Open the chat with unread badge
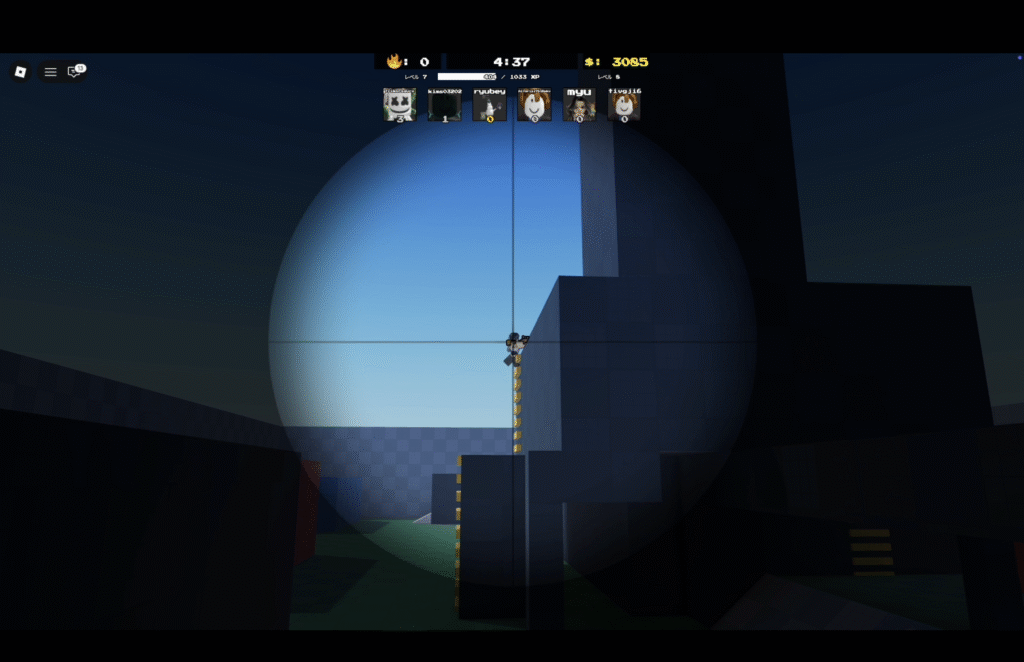Viewport: 1024px width, 662px height. coord(74,72)
